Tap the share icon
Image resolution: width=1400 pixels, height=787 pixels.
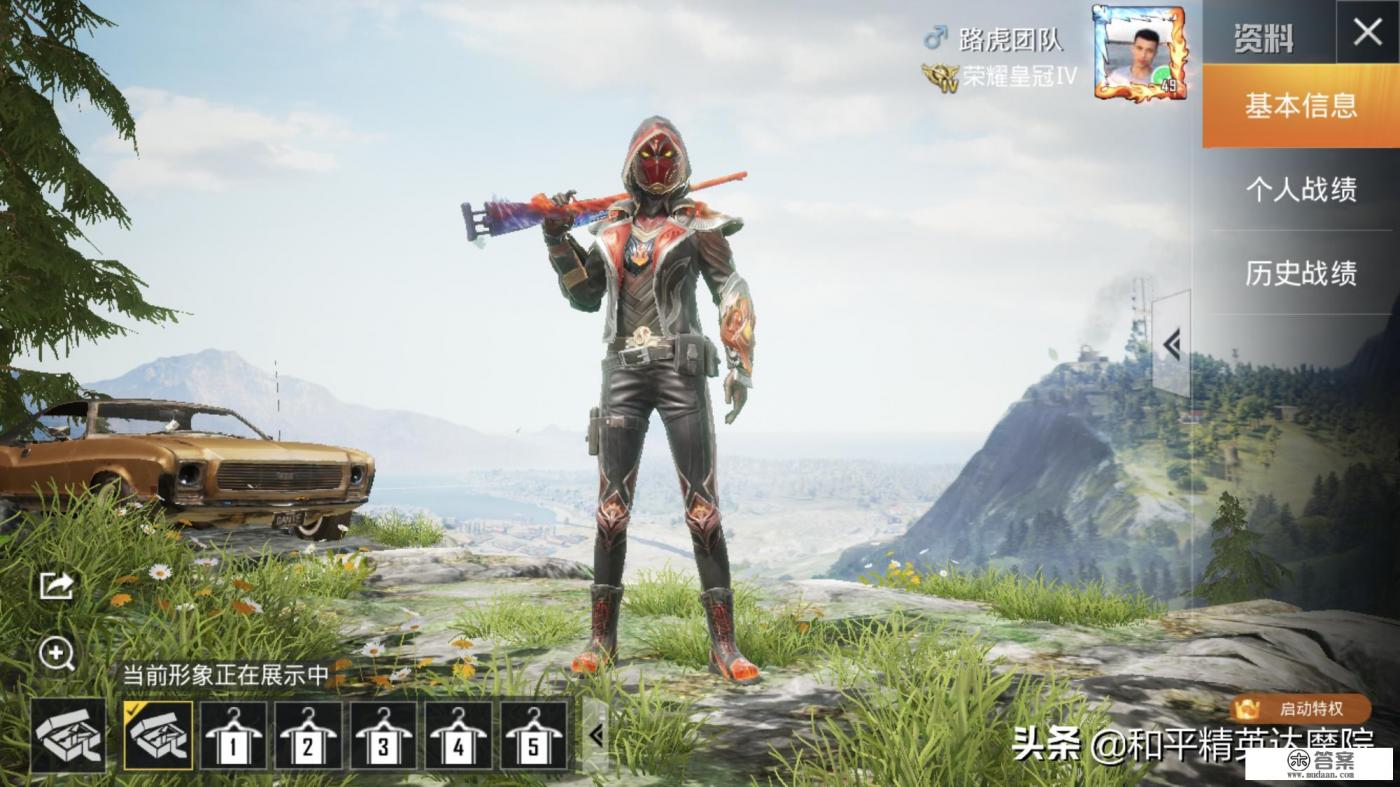[56, 585]
